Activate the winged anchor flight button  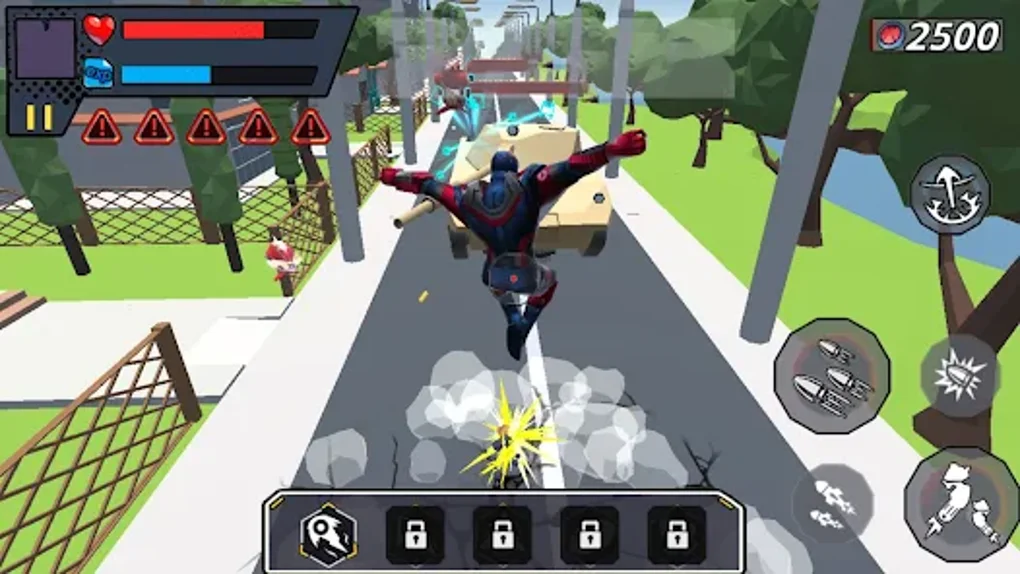(949, 194)
